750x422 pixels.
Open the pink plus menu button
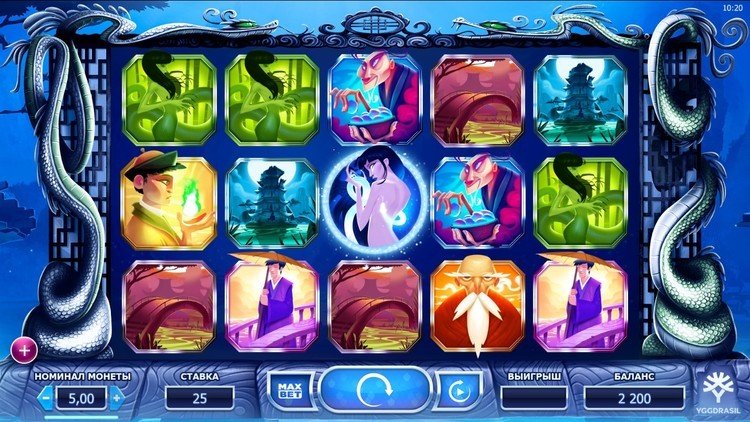point(23,349)
